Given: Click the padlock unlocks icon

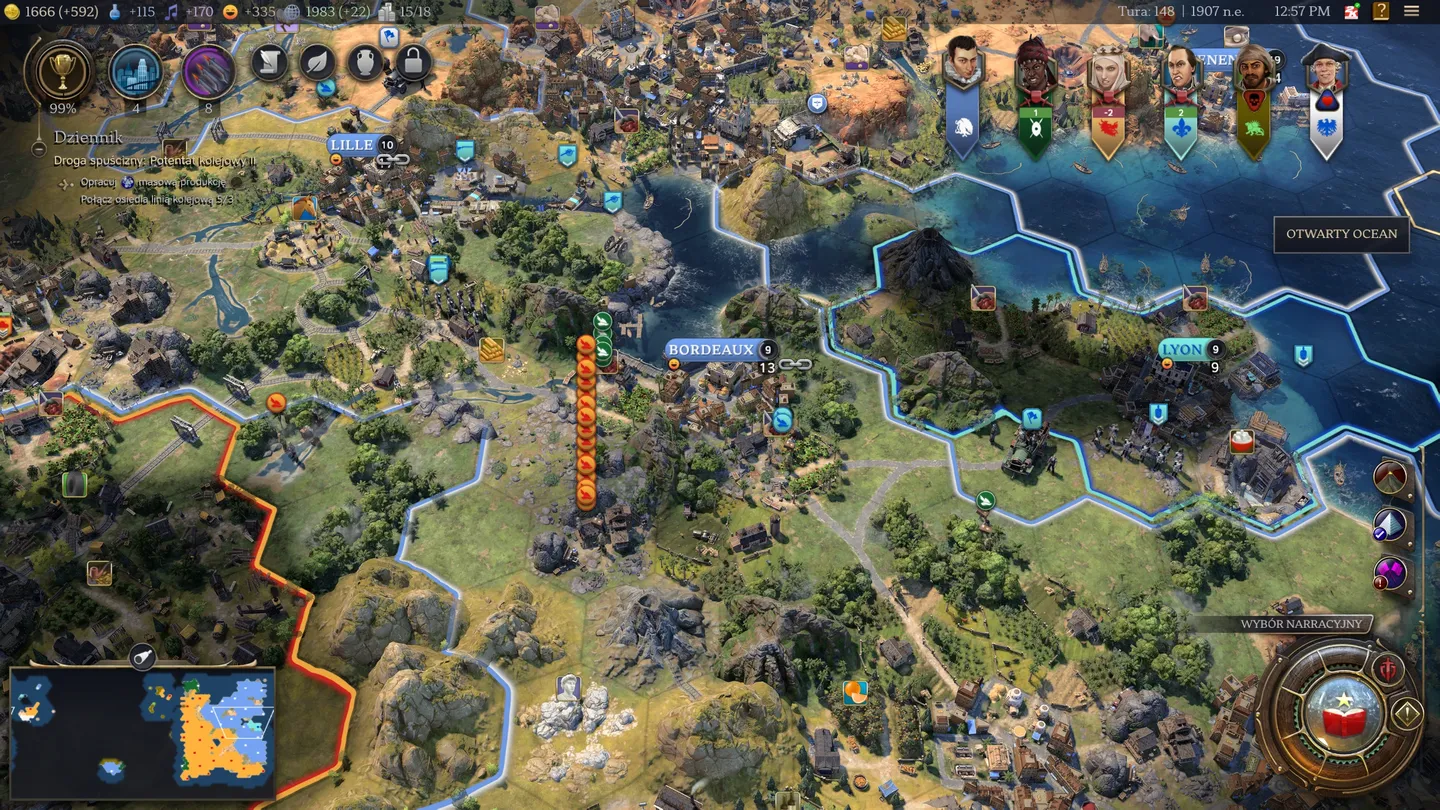Looking at the screenshot, I should [x=413, y=62].
